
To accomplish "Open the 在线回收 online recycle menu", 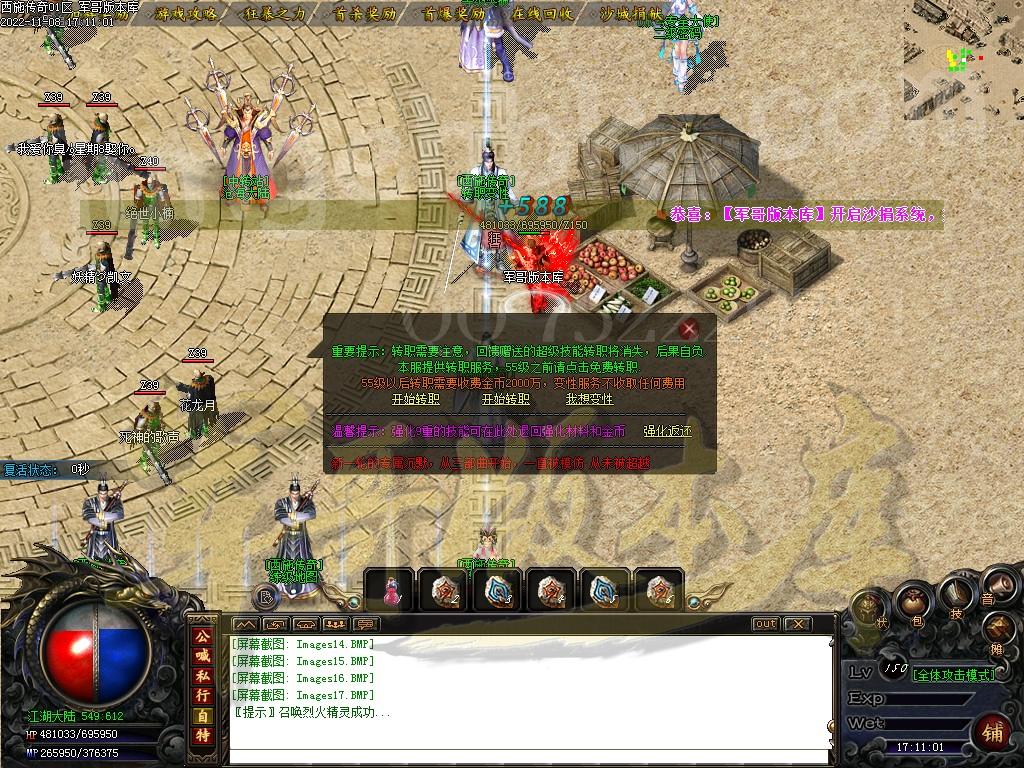I will 542,14.
